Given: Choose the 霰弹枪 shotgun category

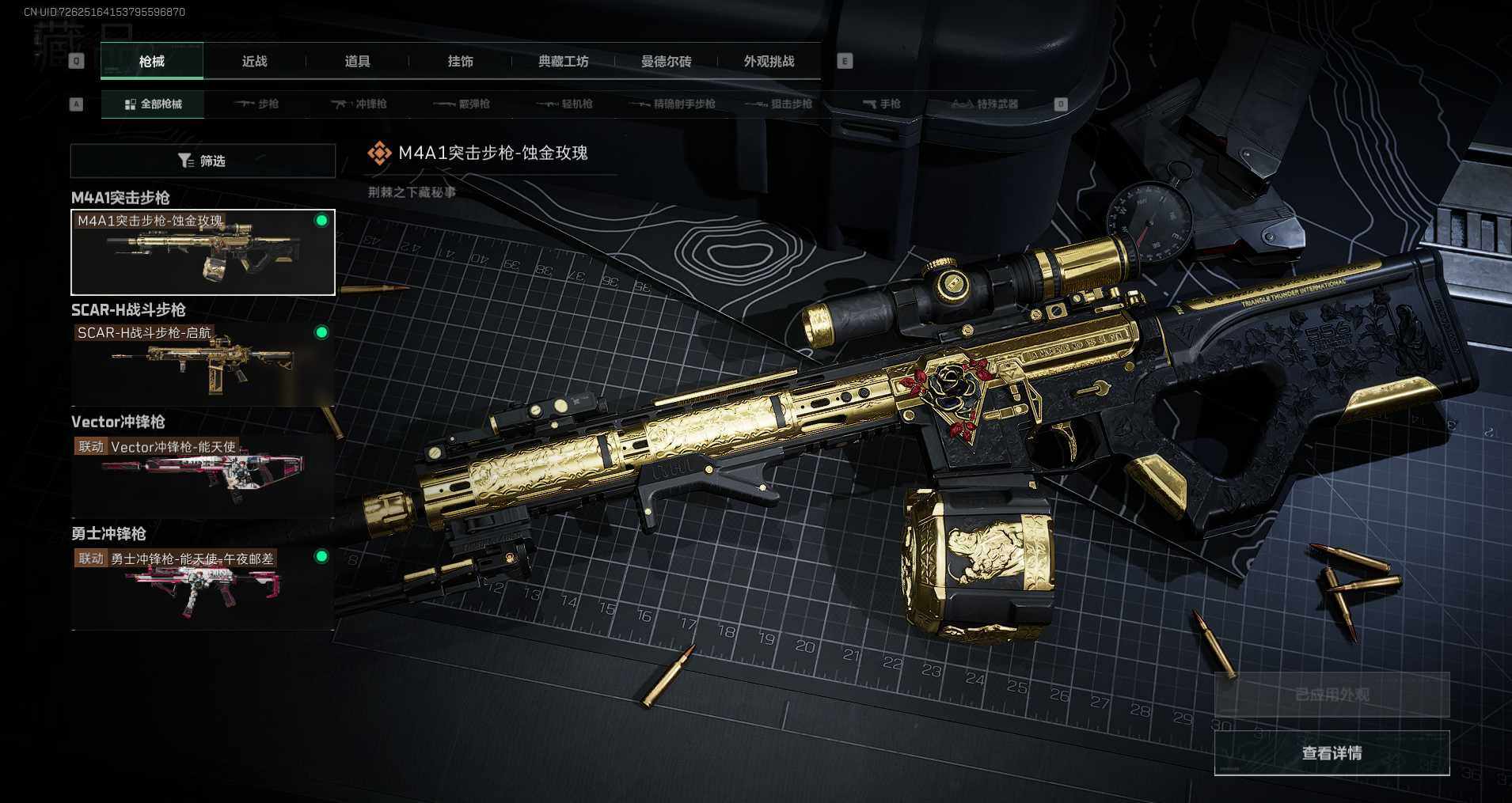Looking at the screenshot, I should tap(463, 104).
